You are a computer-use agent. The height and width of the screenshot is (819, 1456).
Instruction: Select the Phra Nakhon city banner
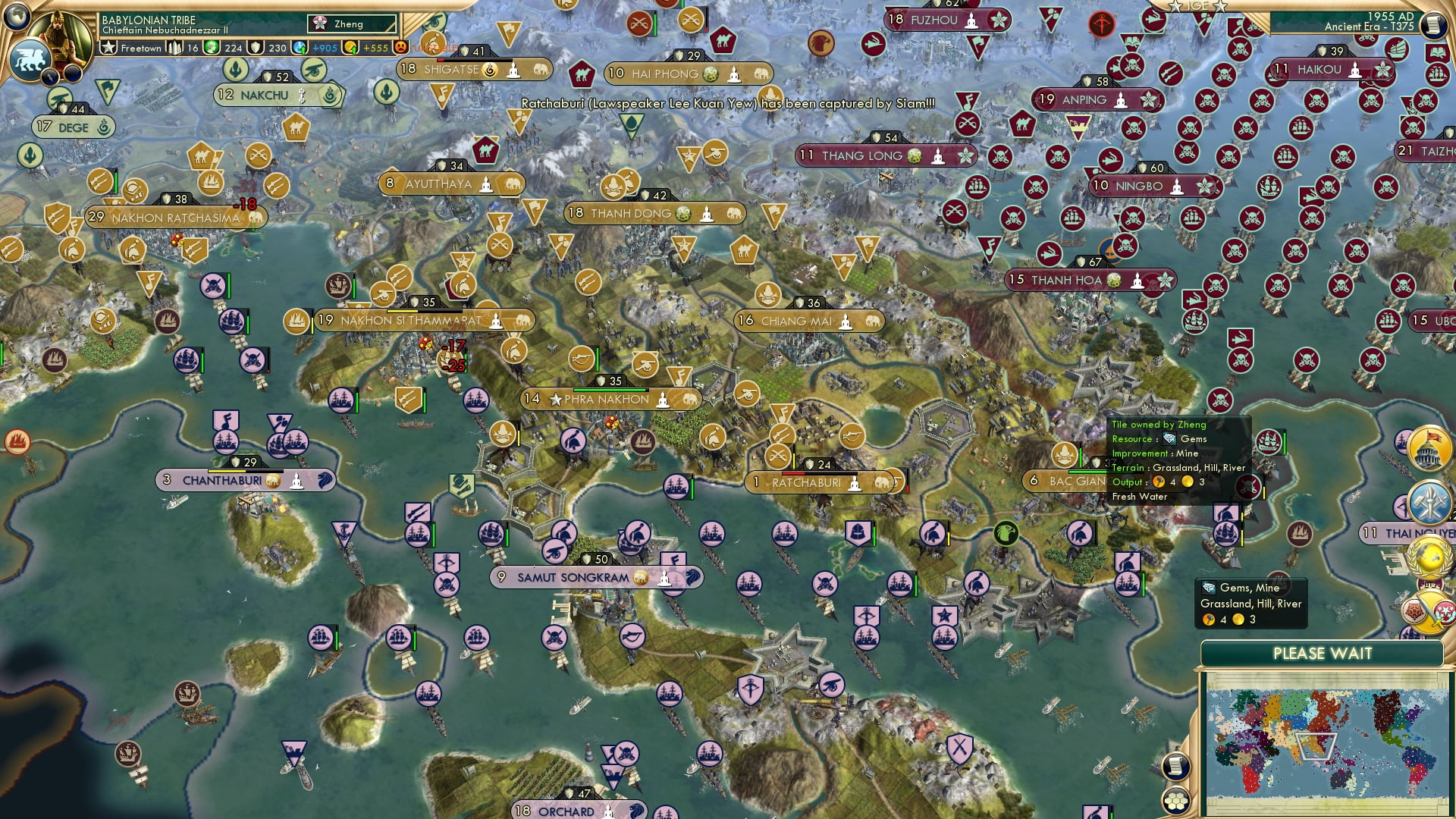coord(611,399)
